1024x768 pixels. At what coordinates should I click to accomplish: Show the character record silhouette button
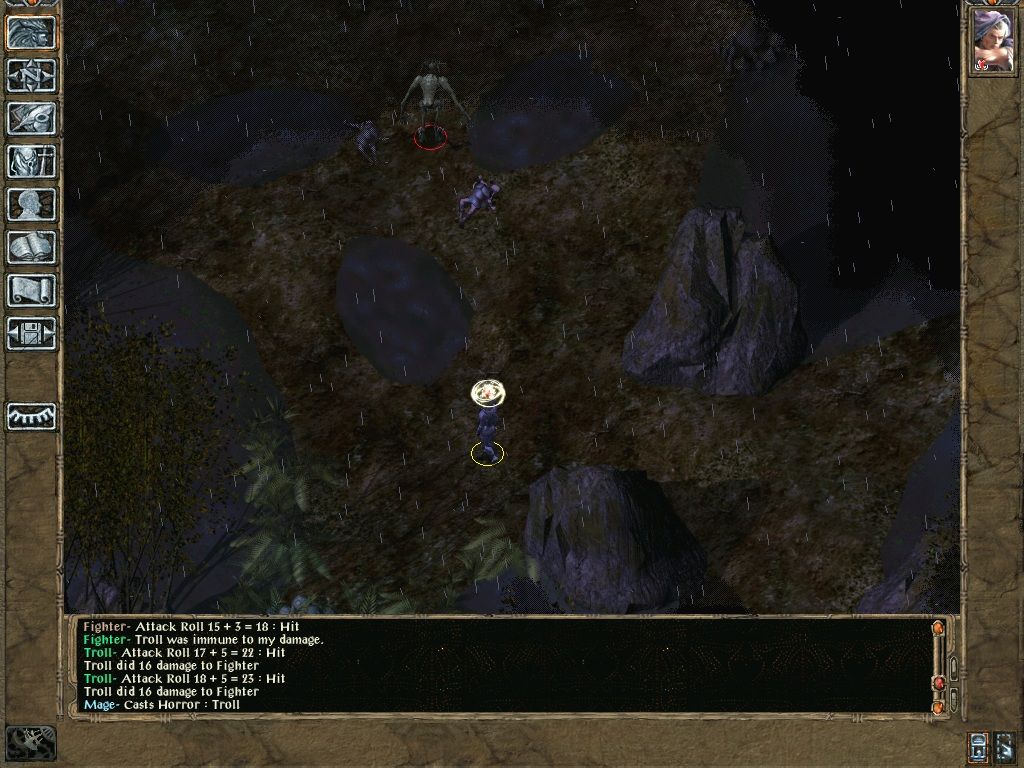(31, 204)
